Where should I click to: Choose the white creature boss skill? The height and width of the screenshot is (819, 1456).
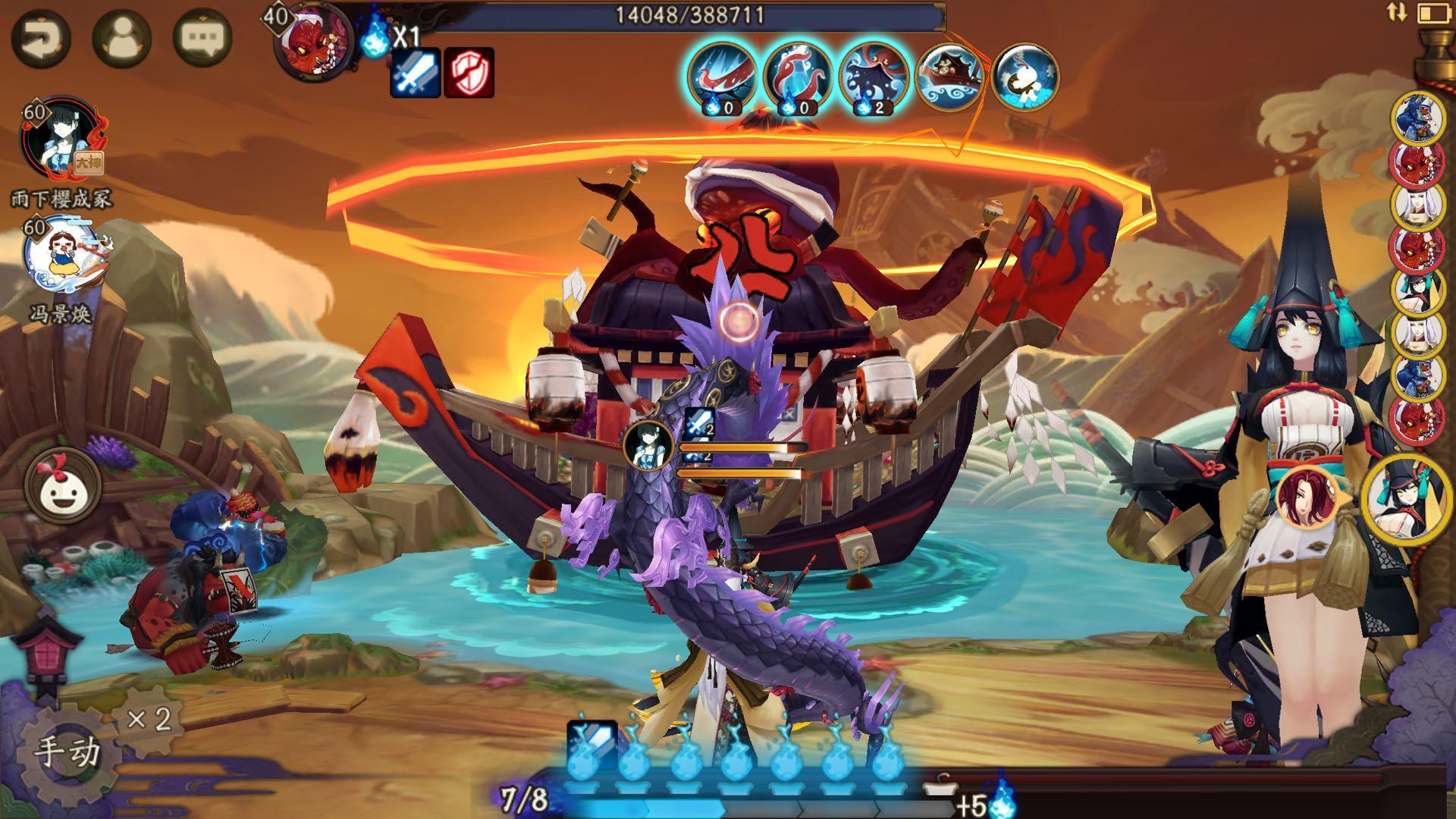point(1025,76)
